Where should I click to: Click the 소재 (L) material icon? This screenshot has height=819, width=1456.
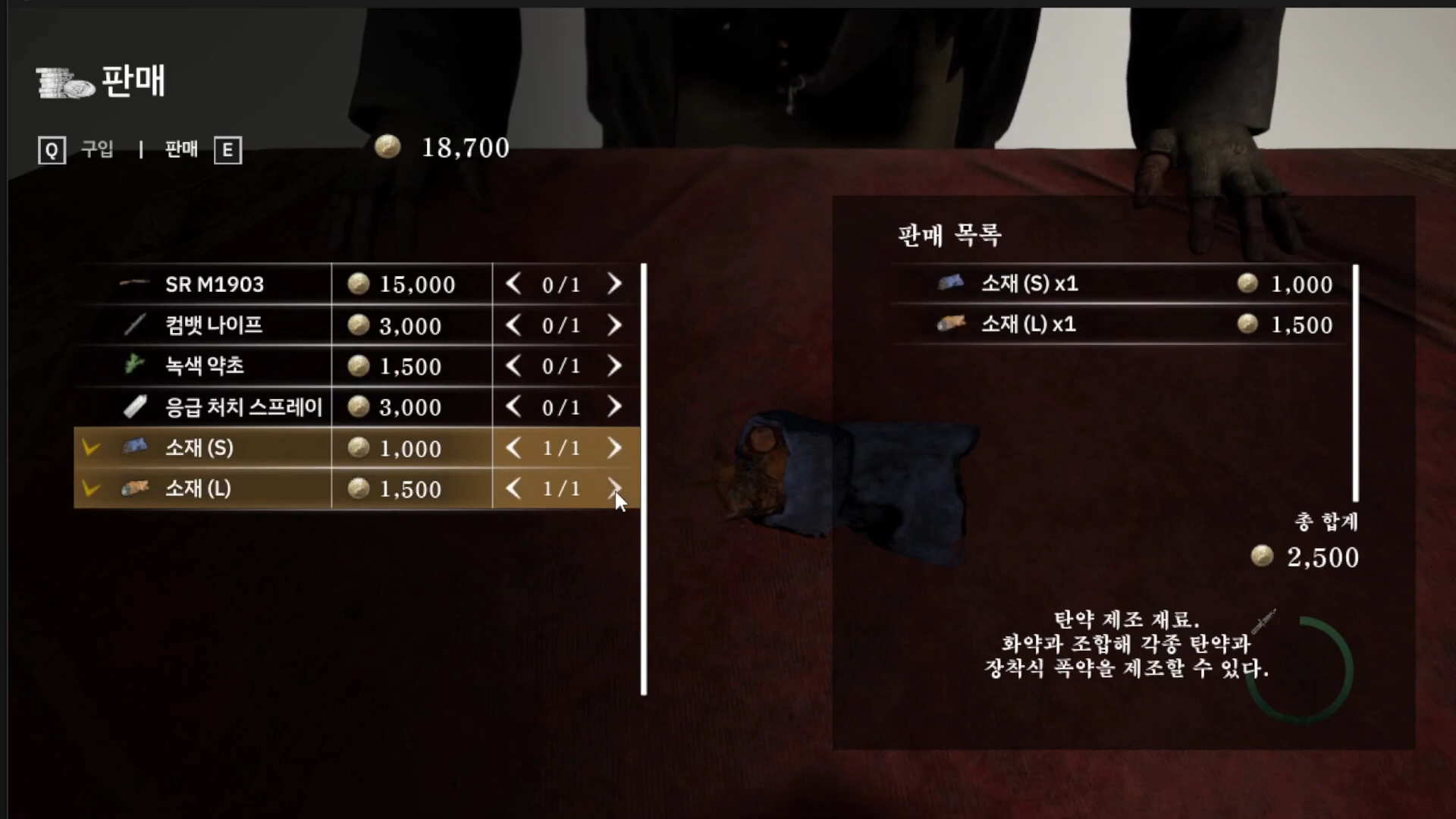[x=135, y=488]
